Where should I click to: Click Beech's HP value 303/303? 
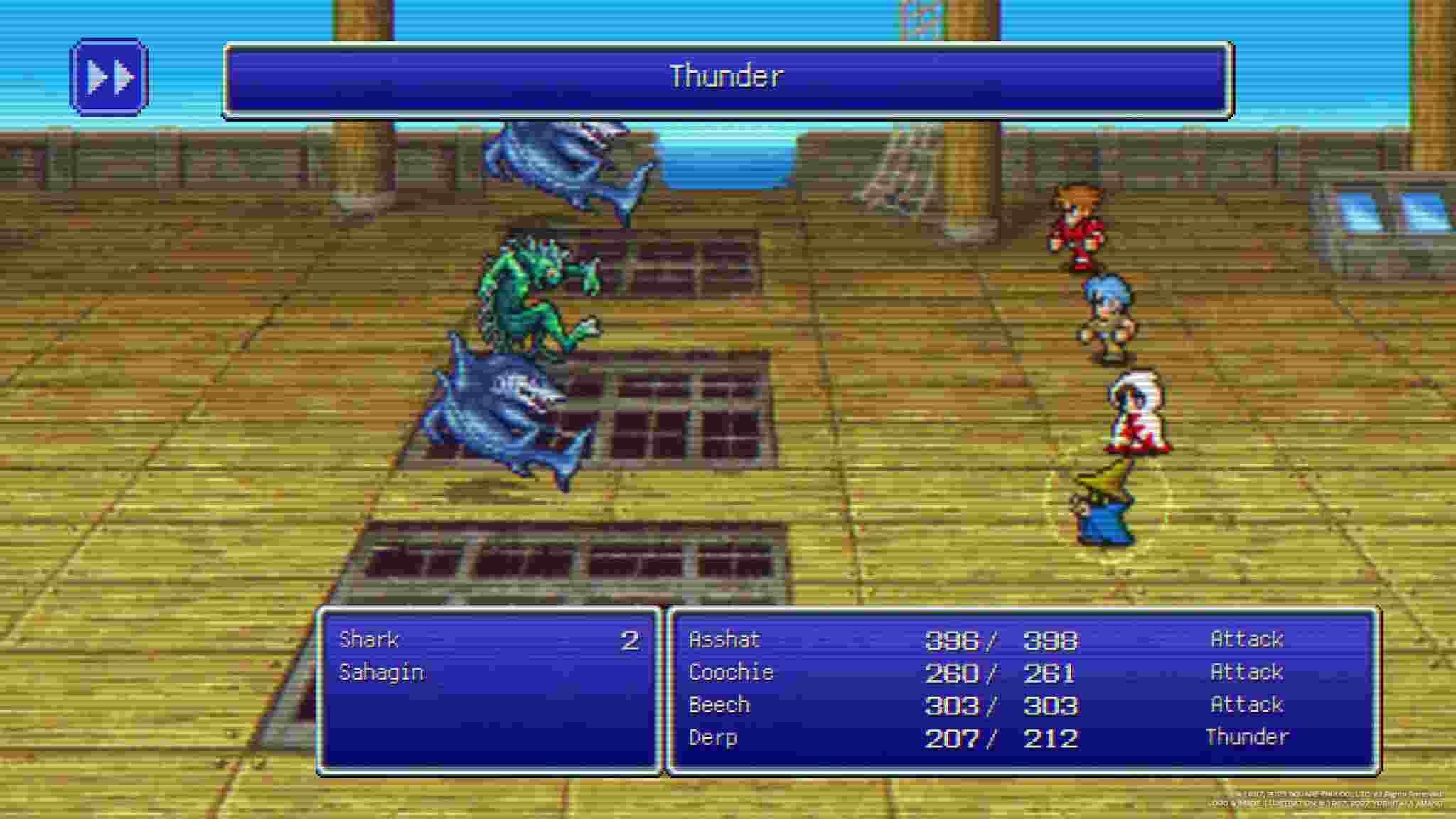1002,705
